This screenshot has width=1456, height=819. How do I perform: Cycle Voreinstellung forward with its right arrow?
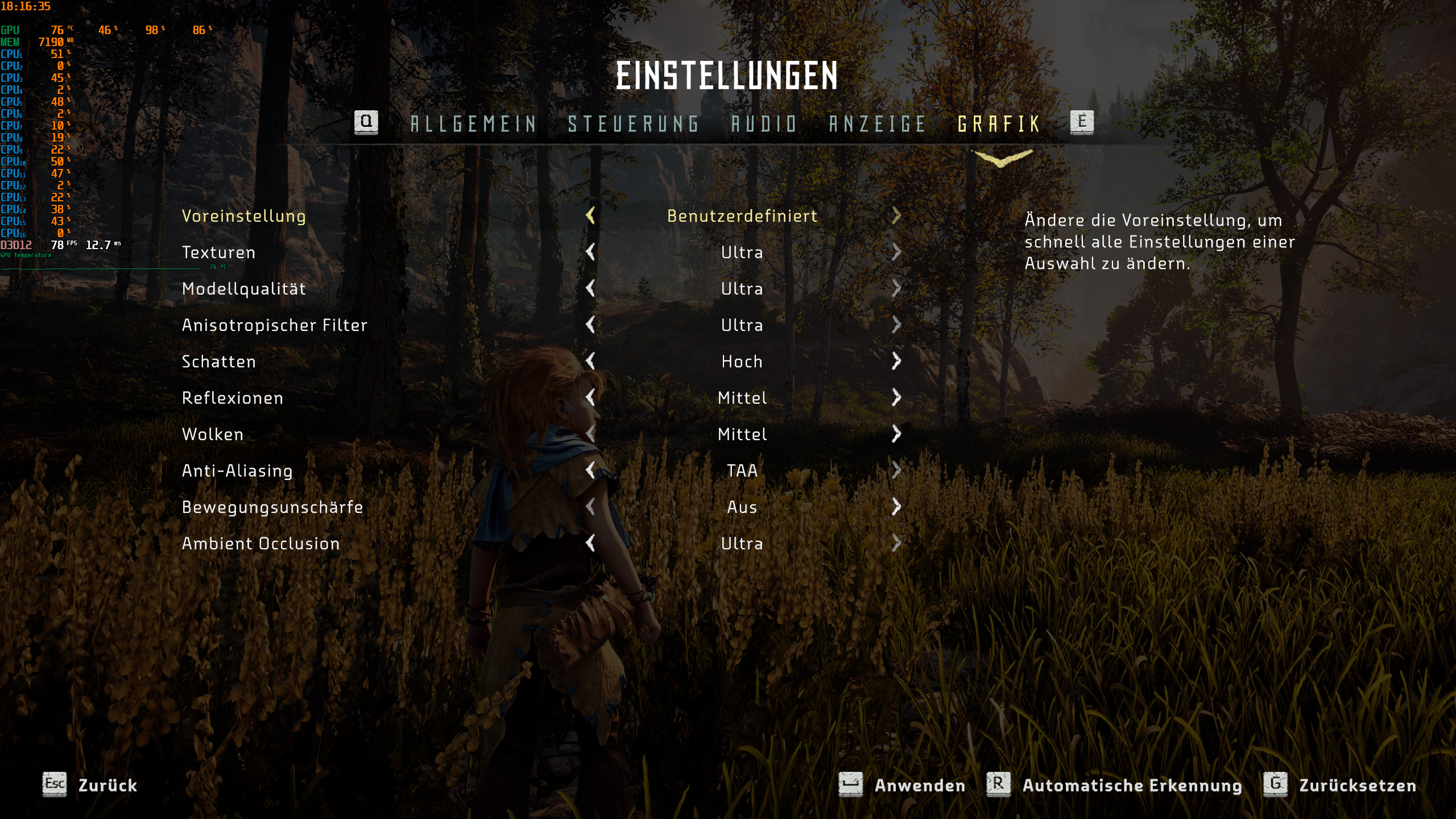(897, 216)
